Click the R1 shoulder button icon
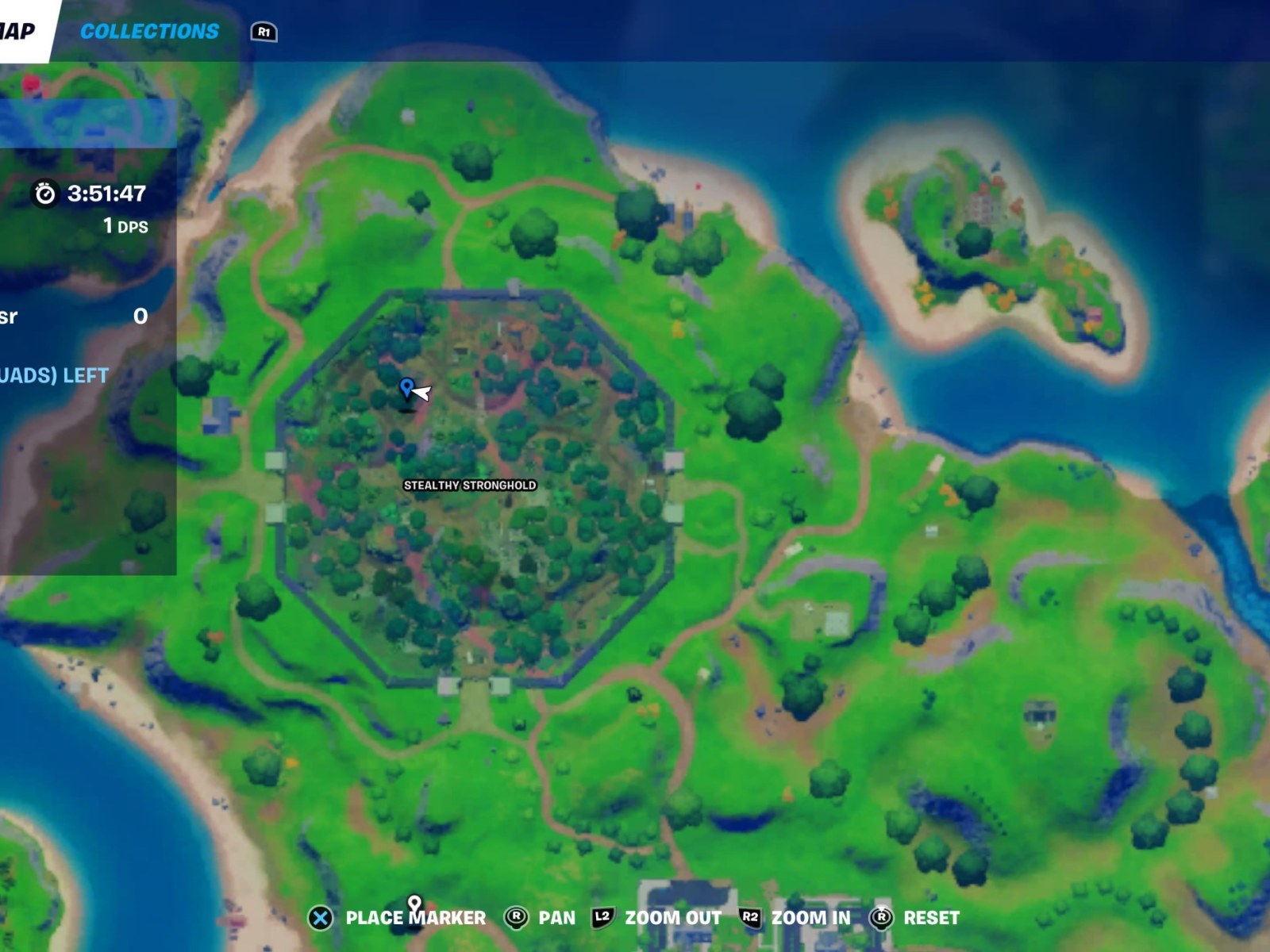 [x=265, y=33]
